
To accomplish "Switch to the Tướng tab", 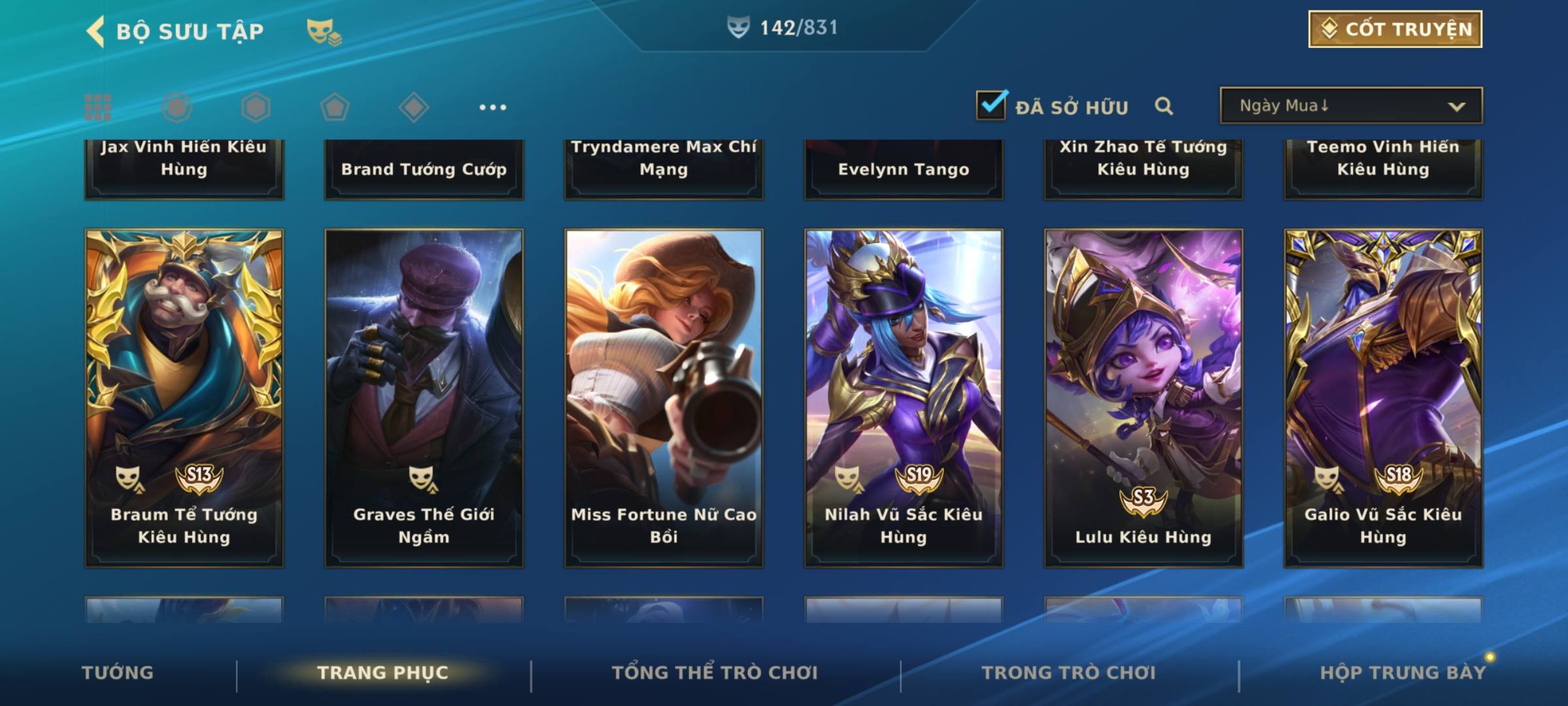I will (x=118, y=673).
